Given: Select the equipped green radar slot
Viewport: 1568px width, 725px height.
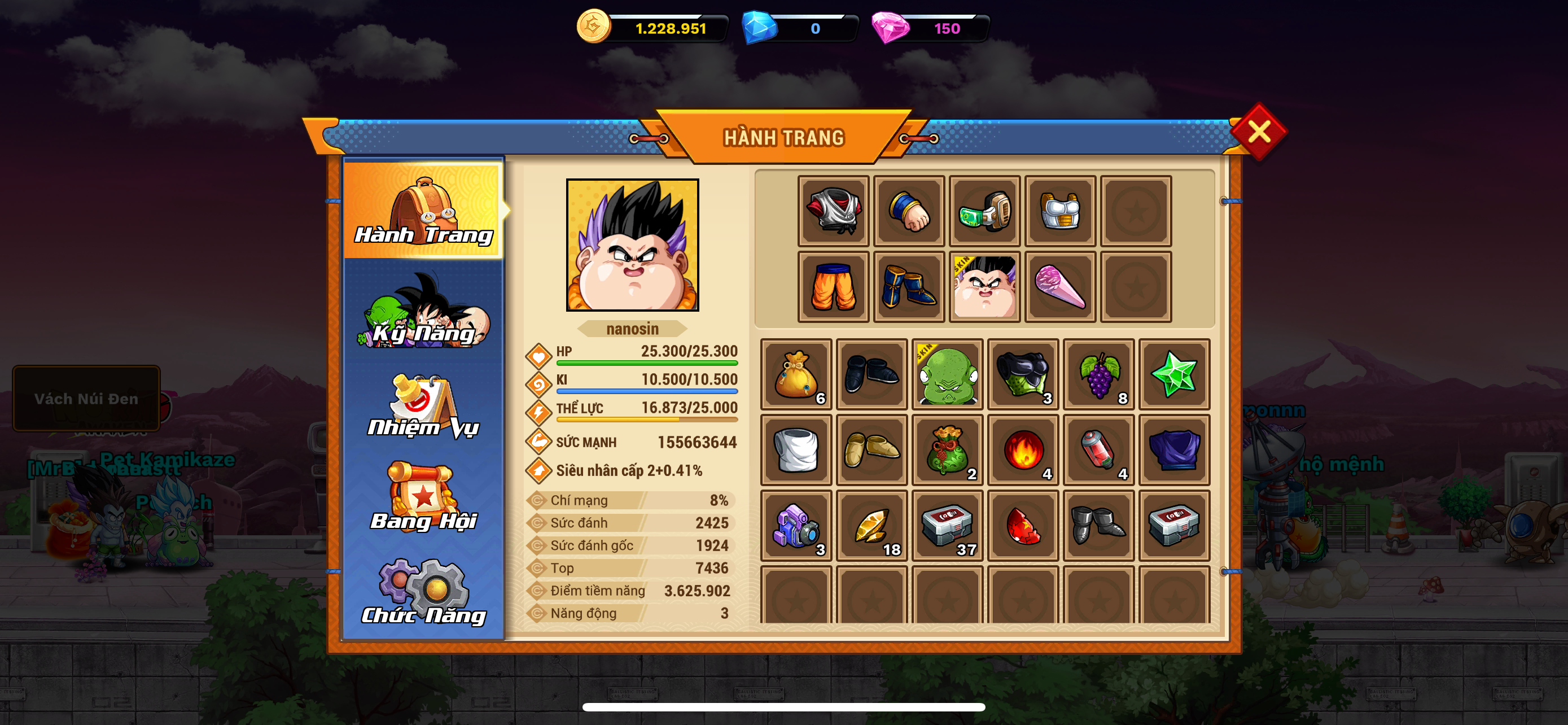Looking at the screenshot, I should coord(984,211).
